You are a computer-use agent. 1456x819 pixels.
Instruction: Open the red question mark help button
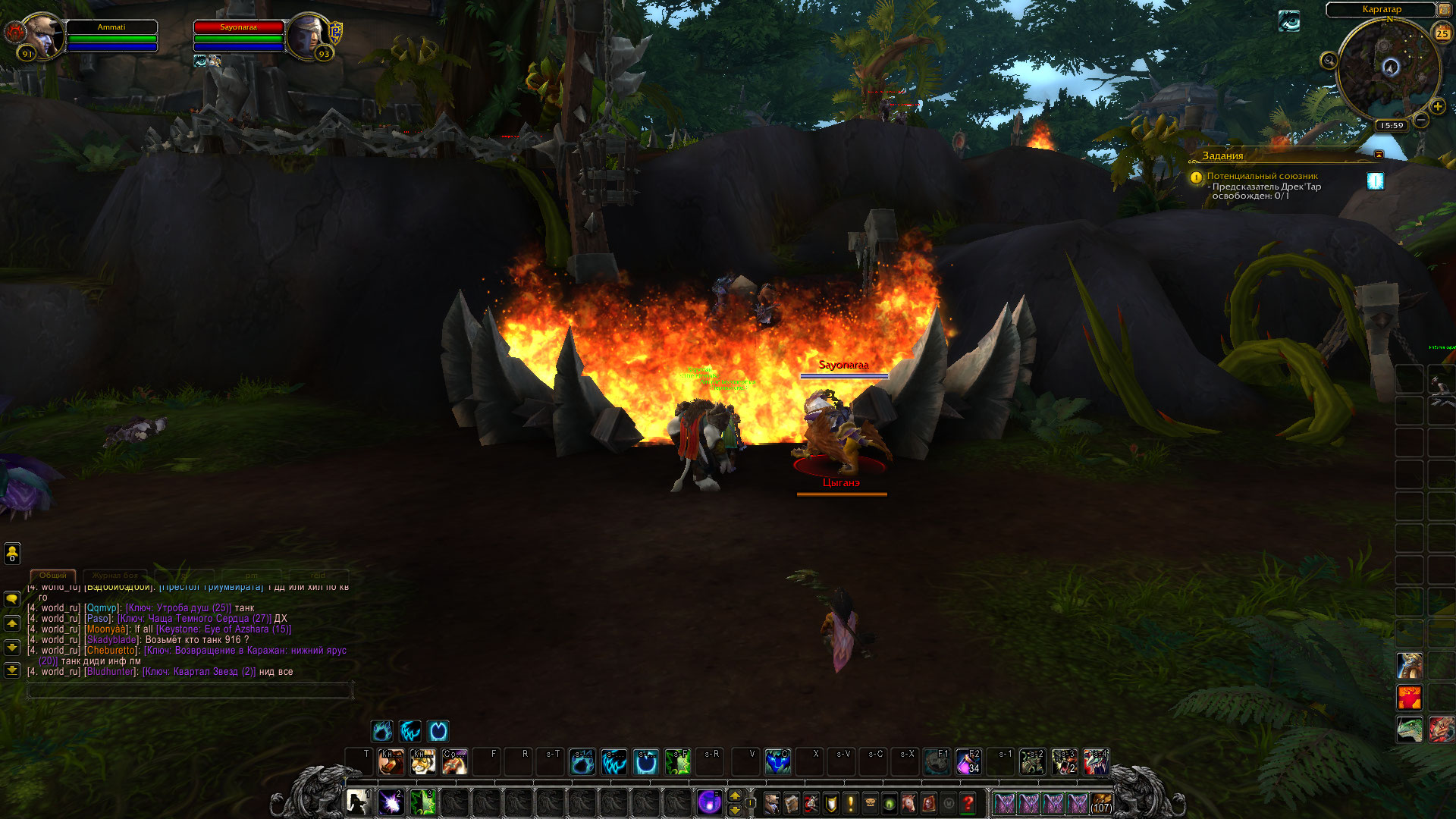[968, 802]
